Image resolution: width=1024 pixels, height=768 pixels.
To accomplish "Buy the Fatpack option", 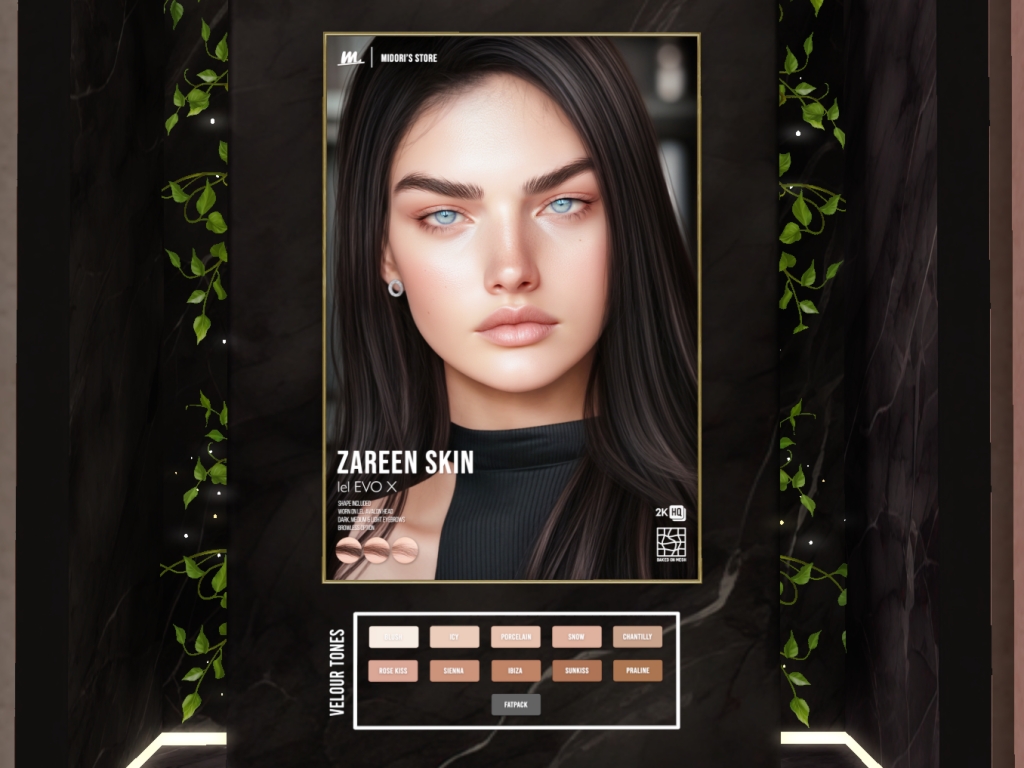I will [x=516, y=705].
